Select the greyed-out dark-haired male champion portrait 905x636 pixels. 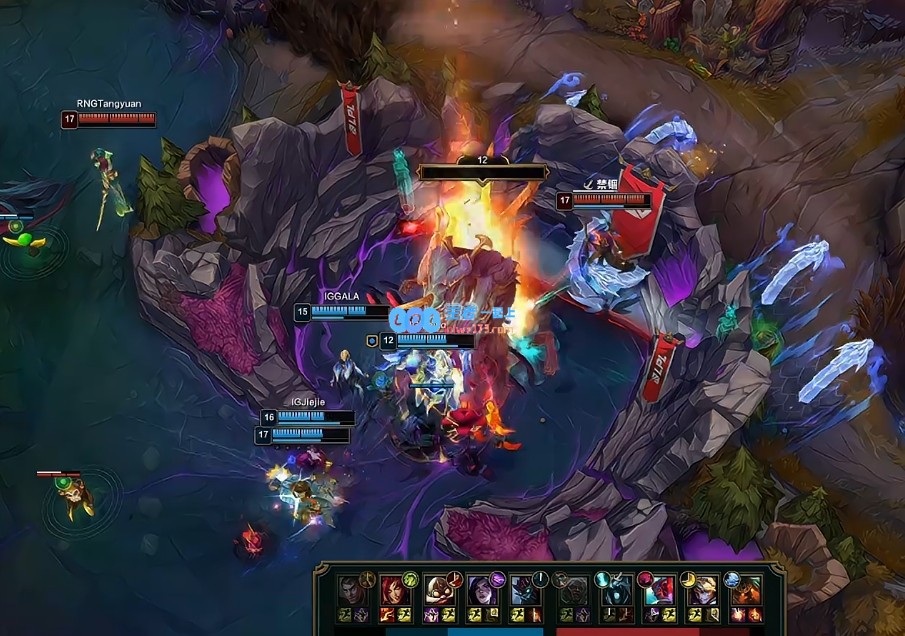[x=351, y=589]
